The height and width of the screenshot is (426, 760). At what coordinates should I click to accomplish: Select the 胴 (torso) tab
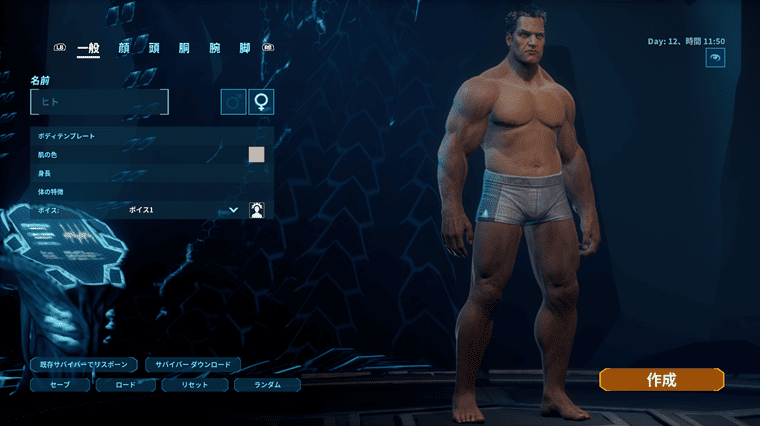(x=184, y=48)
